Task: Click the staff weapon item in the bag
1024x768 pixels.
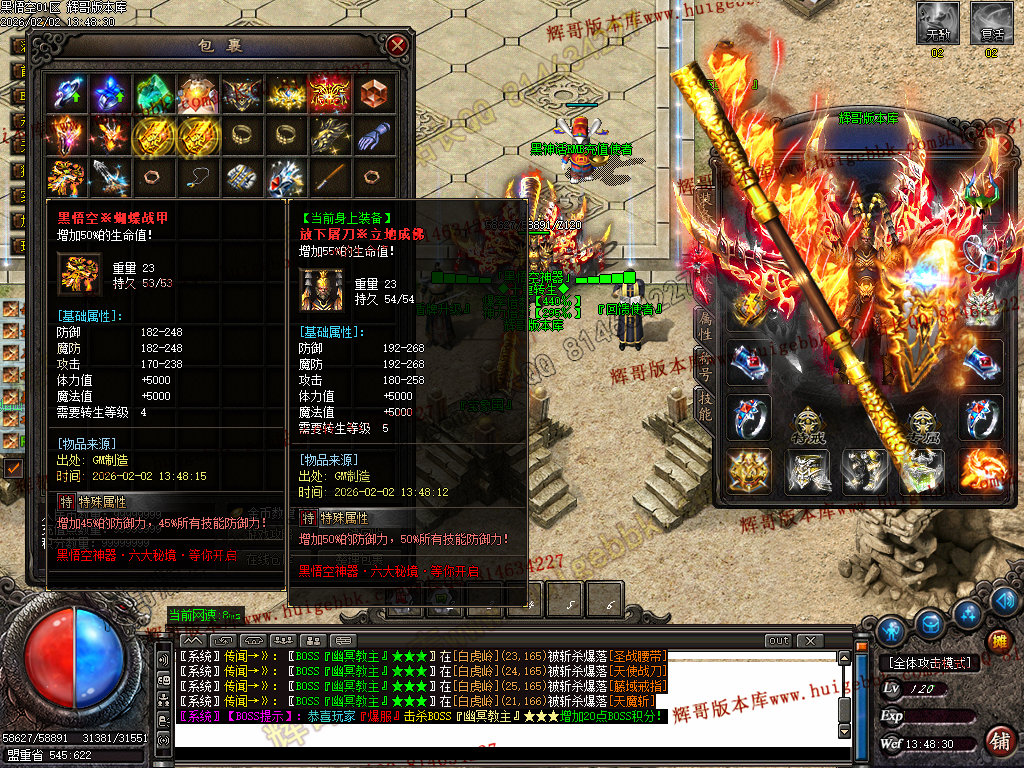Action: tap(329, 178)
